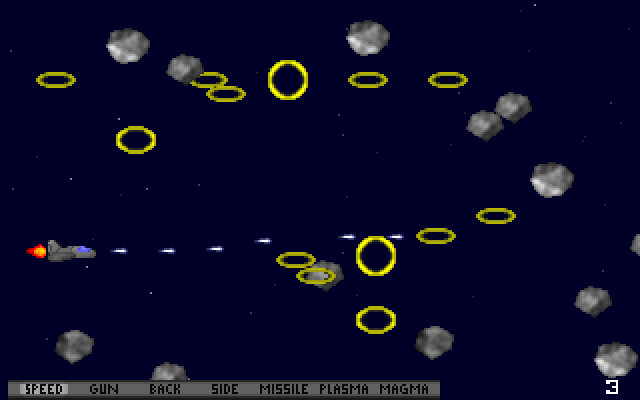Pick the SIDE weapon option
The image size is (640, 400).
click(225, 389)
